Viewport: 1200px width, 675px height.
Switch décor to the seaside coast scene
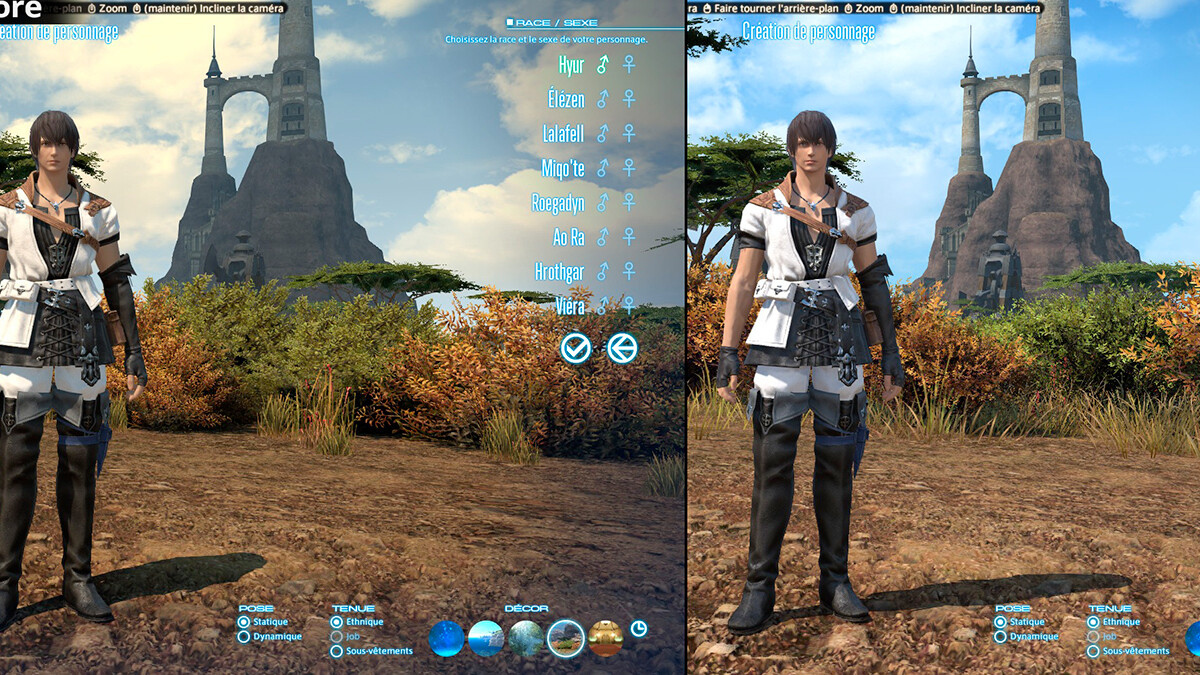click(x=486, y=638)
